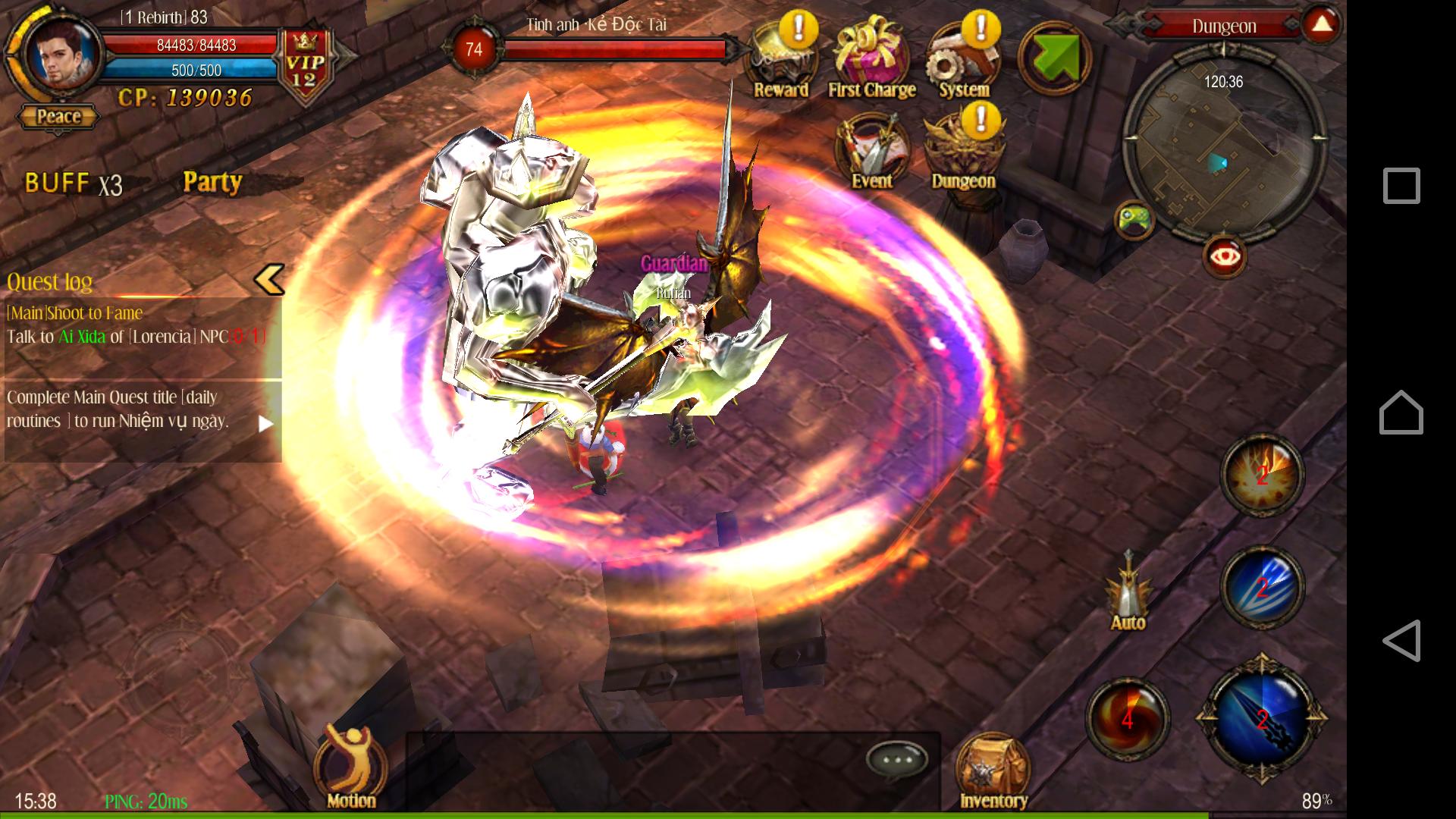Screen dimensions: 1456x819
Task: Open the First Charge gift box
Action: tap(871, 62)
